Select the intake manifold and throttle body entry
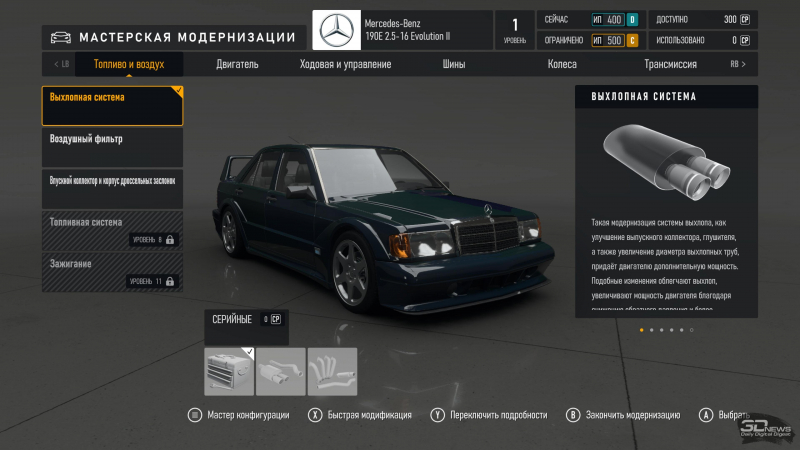This screenshot has height=450, width=800. 112,188
